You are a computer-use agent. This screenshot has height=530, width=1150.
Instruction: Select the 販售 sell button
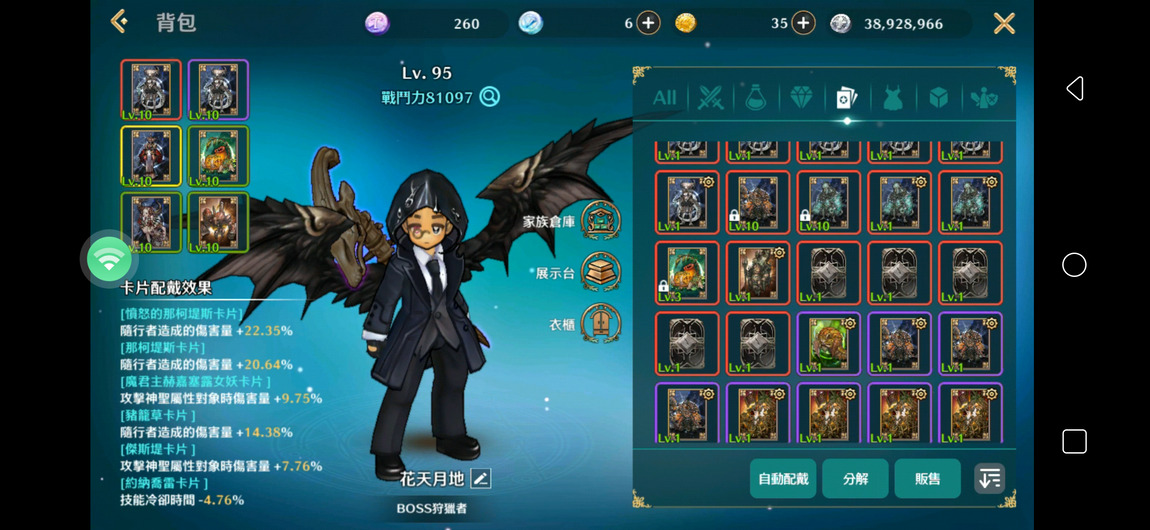click(927, 479)
